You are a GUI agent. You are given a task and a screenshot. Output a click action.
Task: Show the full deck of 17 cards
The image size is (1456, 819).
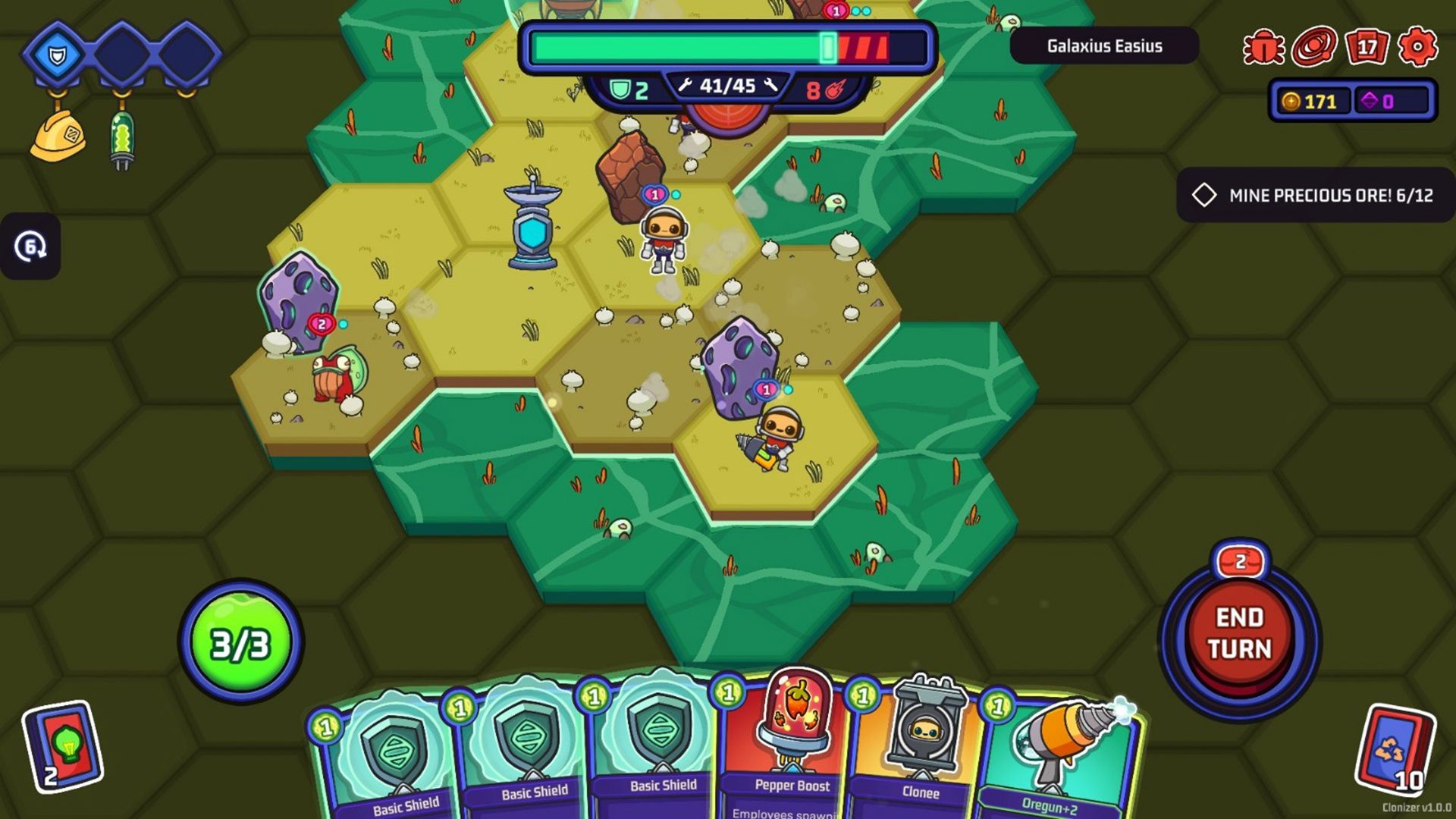pyautogui.click(x=1366, y=47)
